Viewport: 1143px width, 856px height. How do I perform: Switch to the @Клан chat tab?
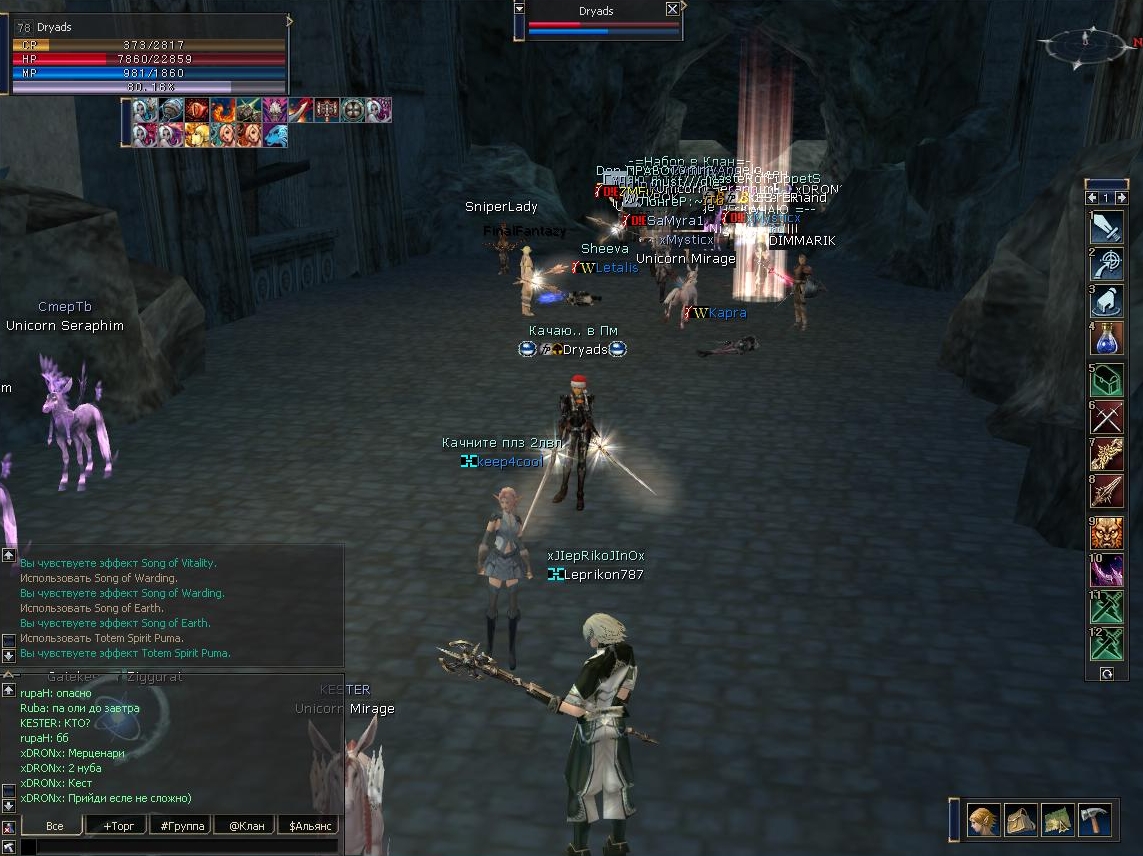click(x=245, y=826)
